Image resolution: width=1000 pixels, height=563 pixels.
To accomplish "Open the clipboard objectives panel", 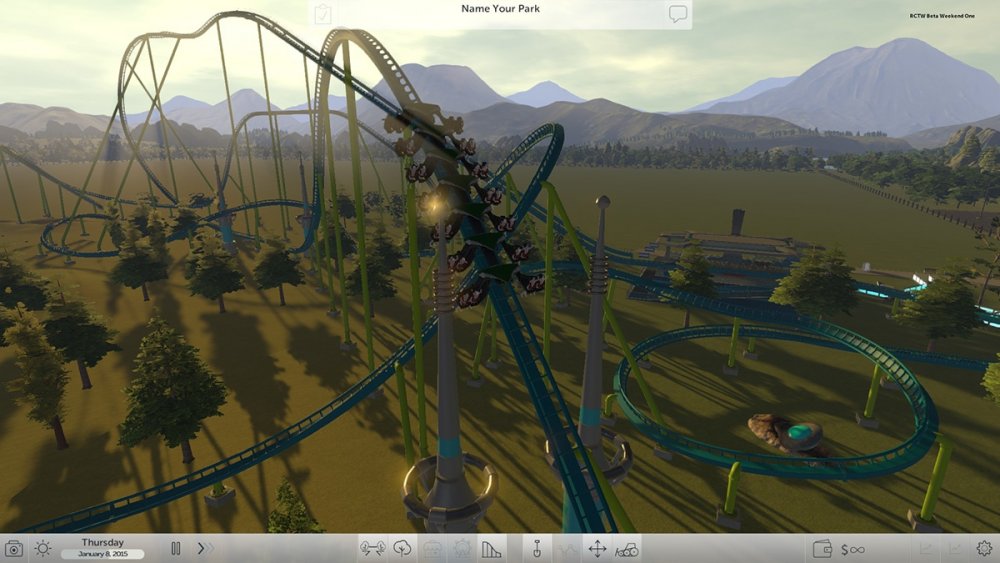I will click(x=322, y=14).
